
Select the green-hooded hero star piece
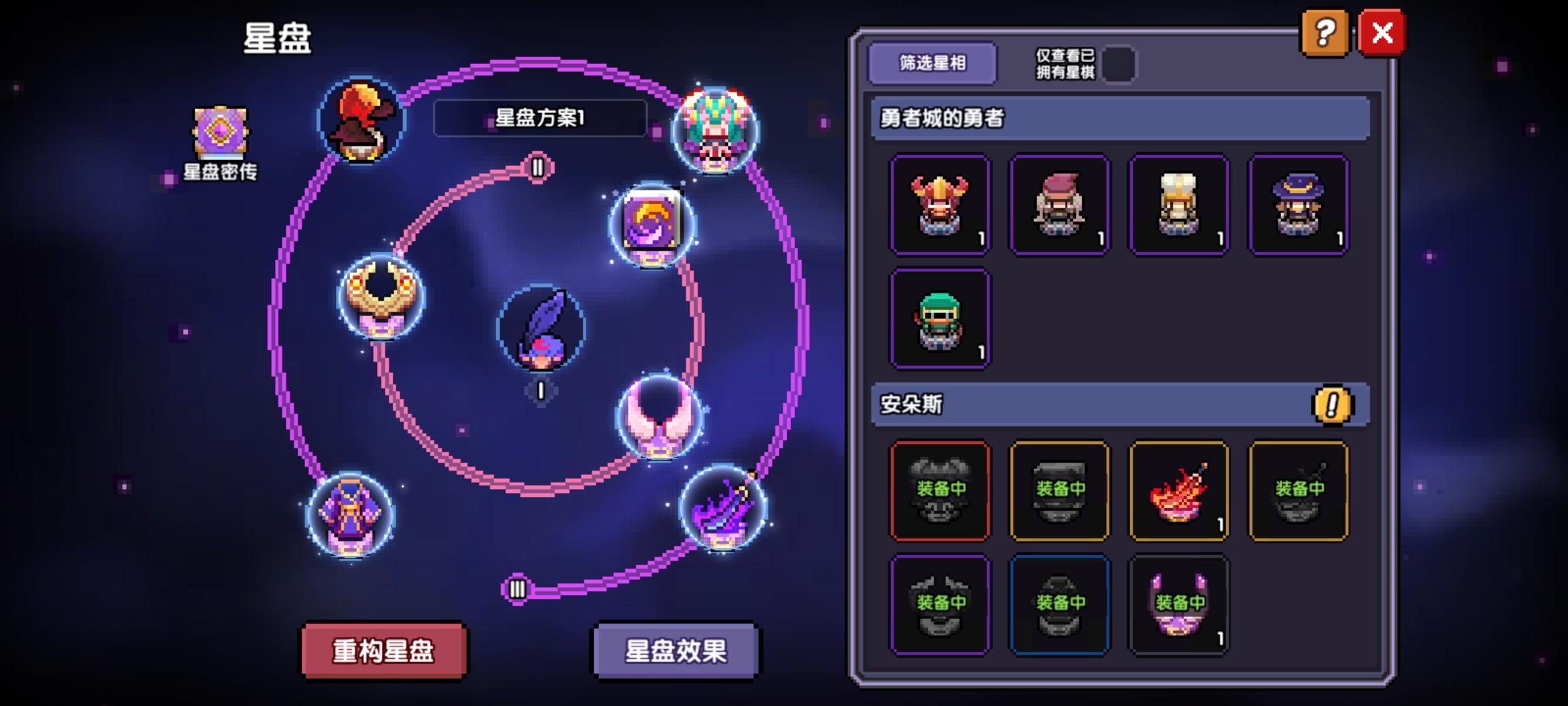[939, 318]
